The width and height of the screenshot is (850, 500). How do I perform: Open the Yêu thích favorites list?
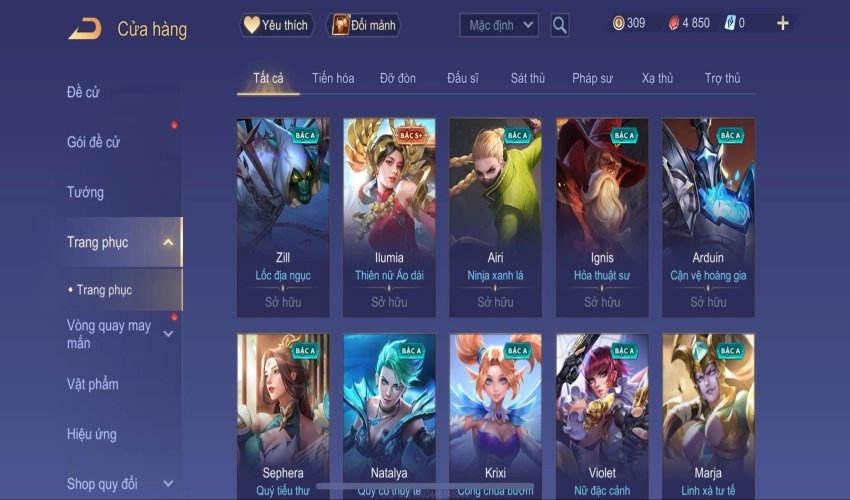[x=277, y=25]
